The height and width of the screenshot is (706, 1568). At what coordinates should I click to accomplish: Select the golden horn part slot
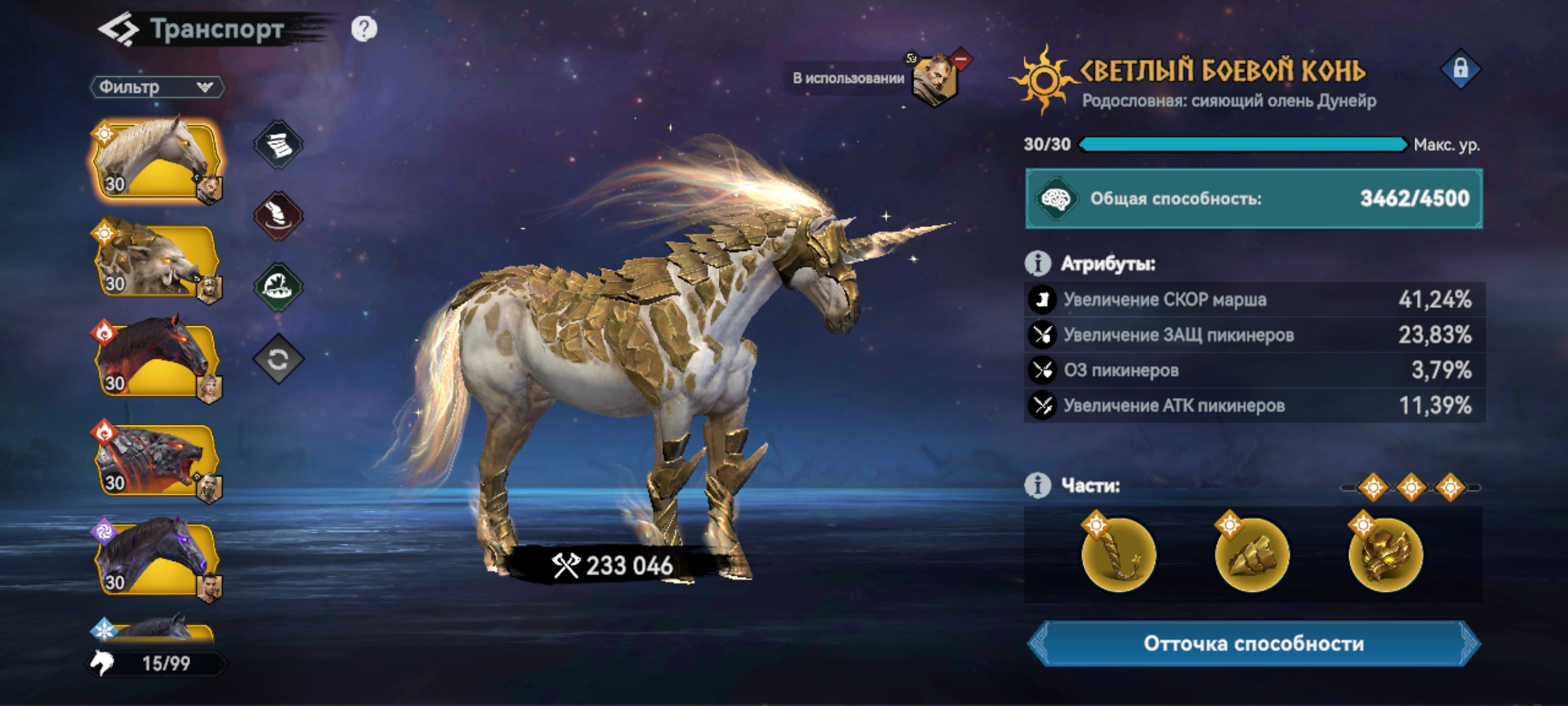coord(1119,555)
